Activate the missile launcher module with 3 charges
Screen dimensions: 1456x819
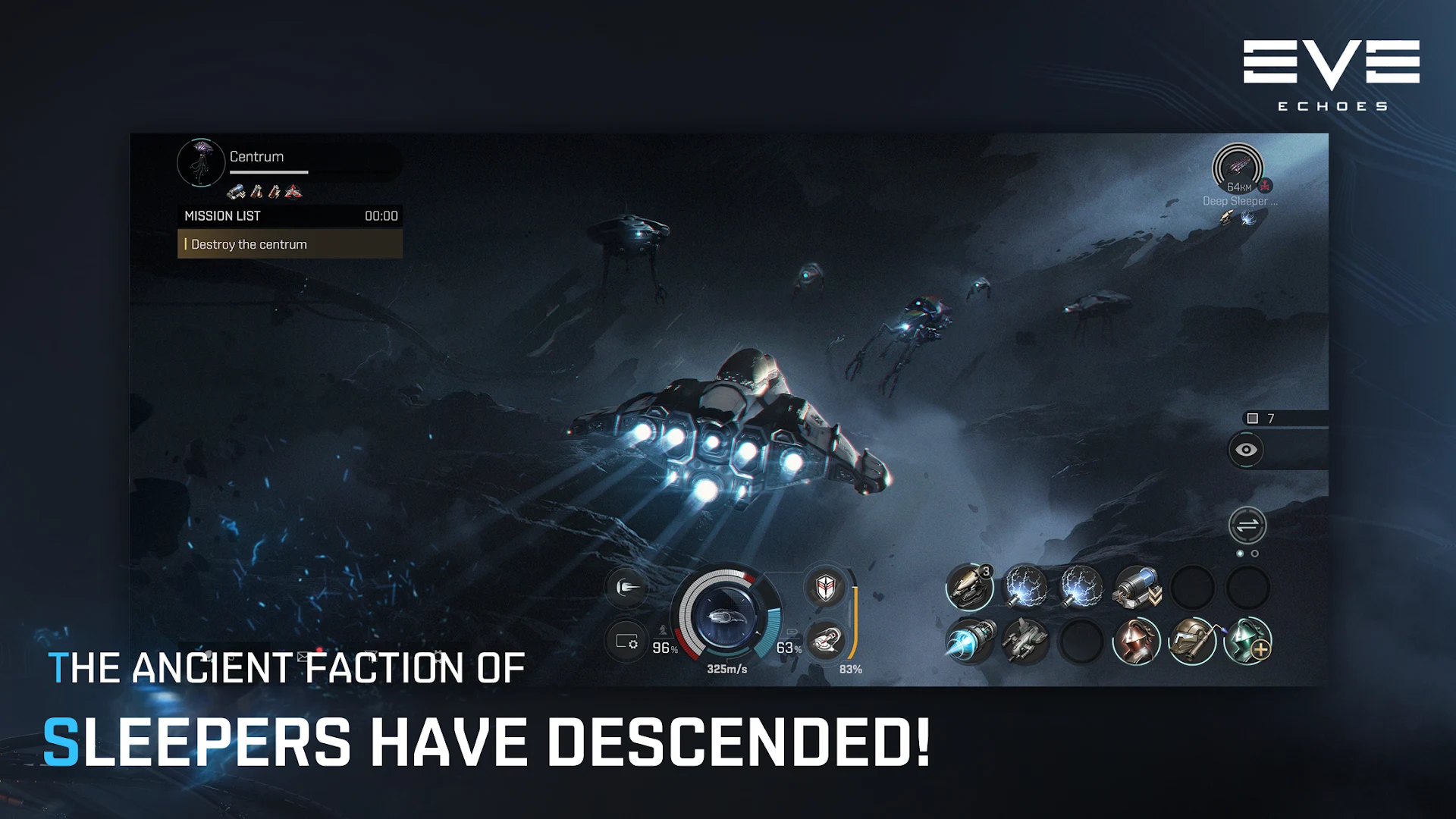969,588
